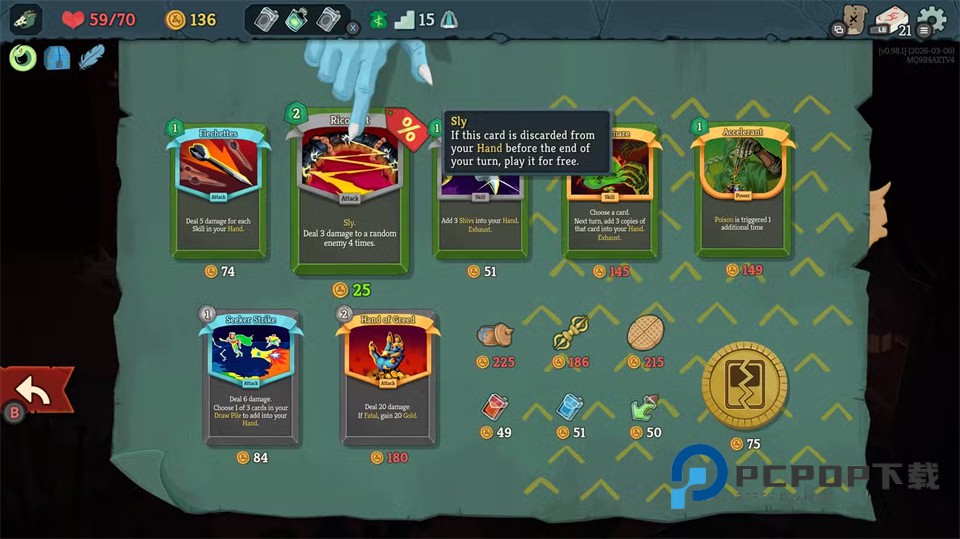Viewport: 960px width, 539px height.
Task: Buy the Flechettes card for 74 gold
Action: (216, 188)
